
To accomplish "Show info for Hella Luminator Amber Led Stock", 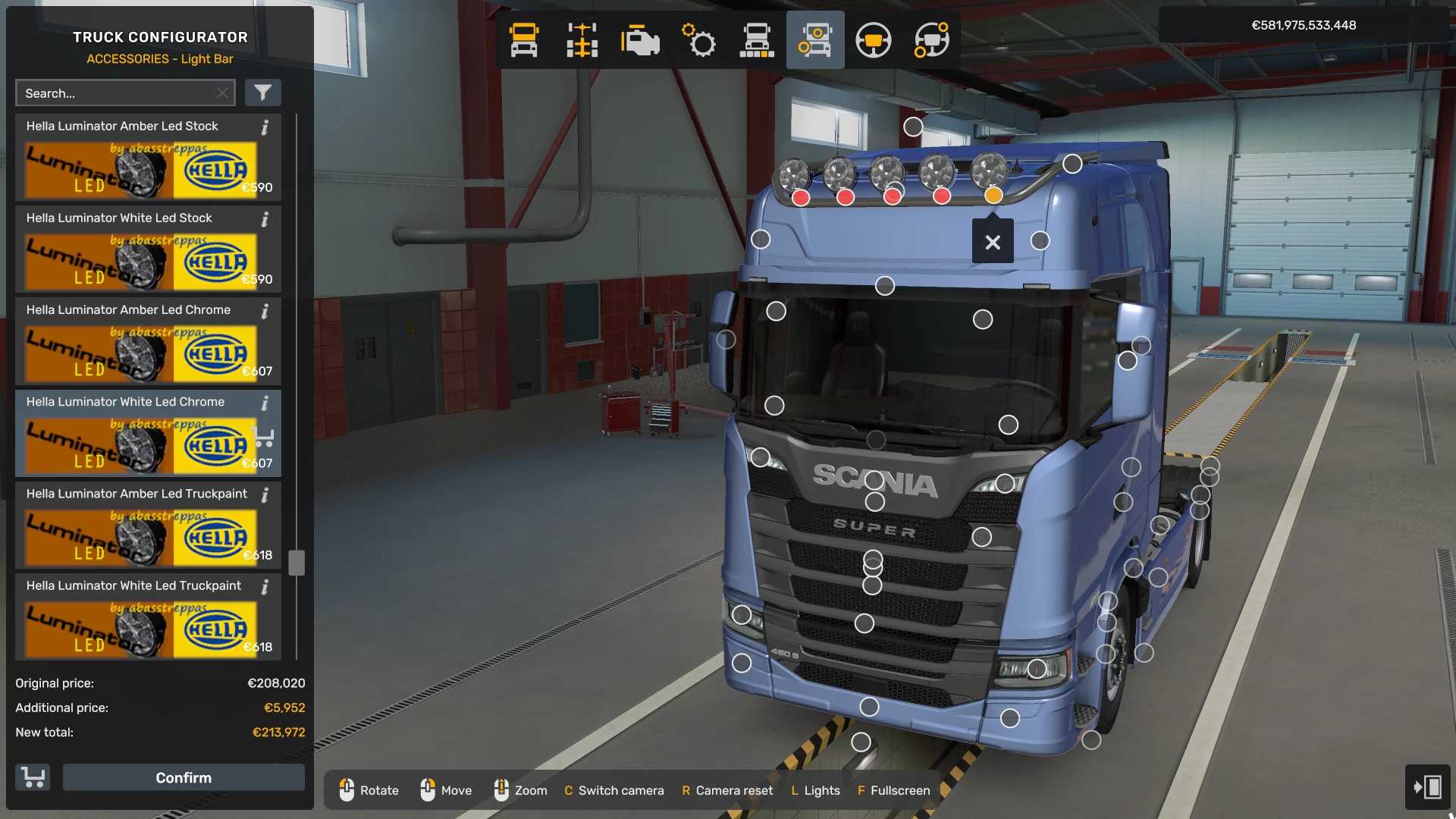I will coord(265,127).
